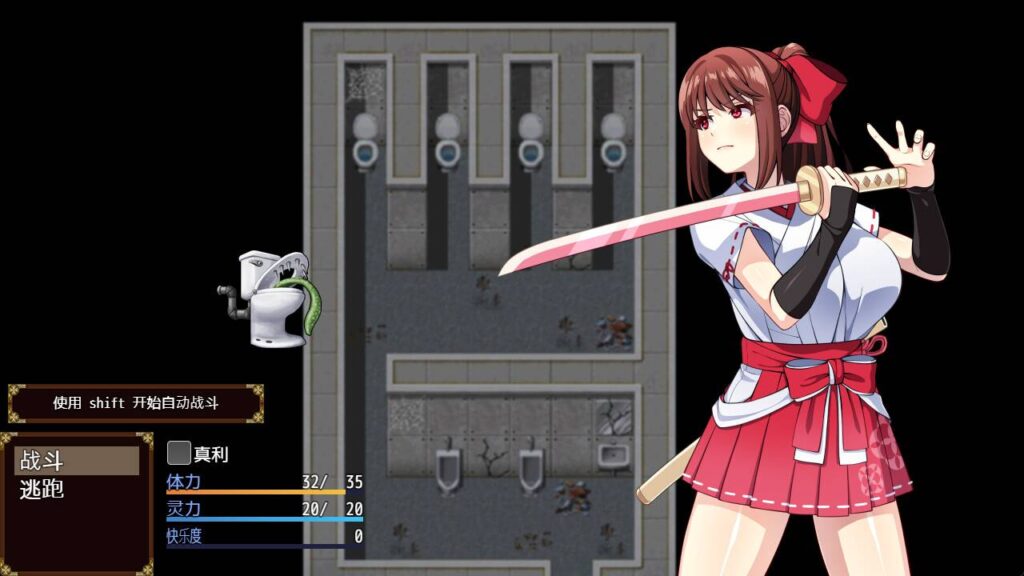Select the 战斗 (Fight) command
This screenshot has height=576, width=1024.
pos(76,461)
